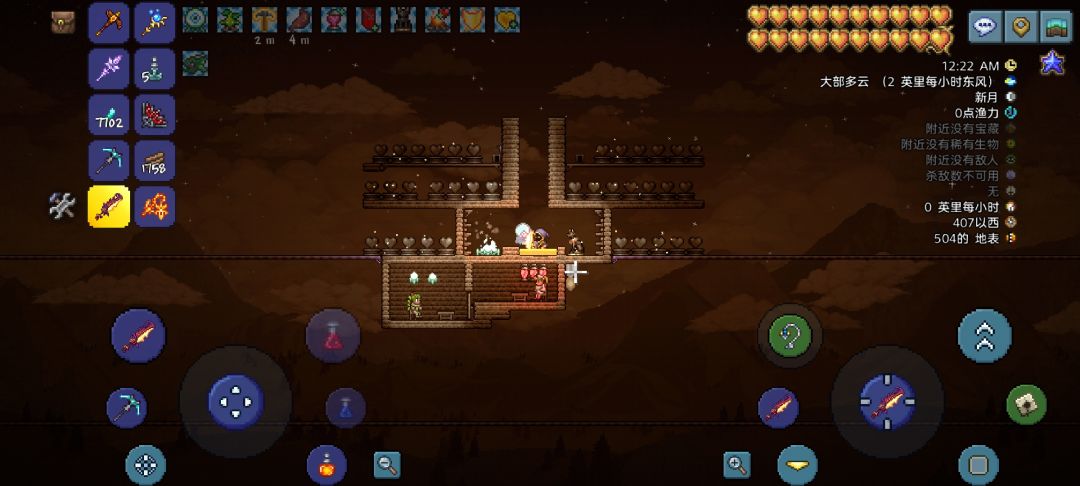Select the selected red sword hotbar slot
The height and width of the screenshot is (486, 1080).
coord(109,207)
